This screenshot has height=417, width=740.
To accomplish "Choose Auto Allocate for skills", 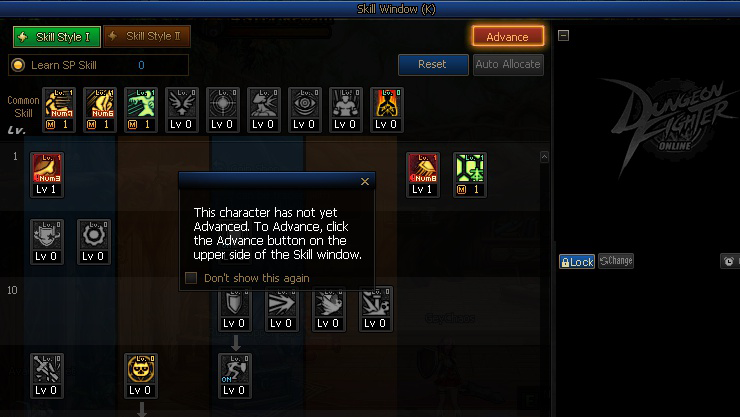I will (508, 64).
